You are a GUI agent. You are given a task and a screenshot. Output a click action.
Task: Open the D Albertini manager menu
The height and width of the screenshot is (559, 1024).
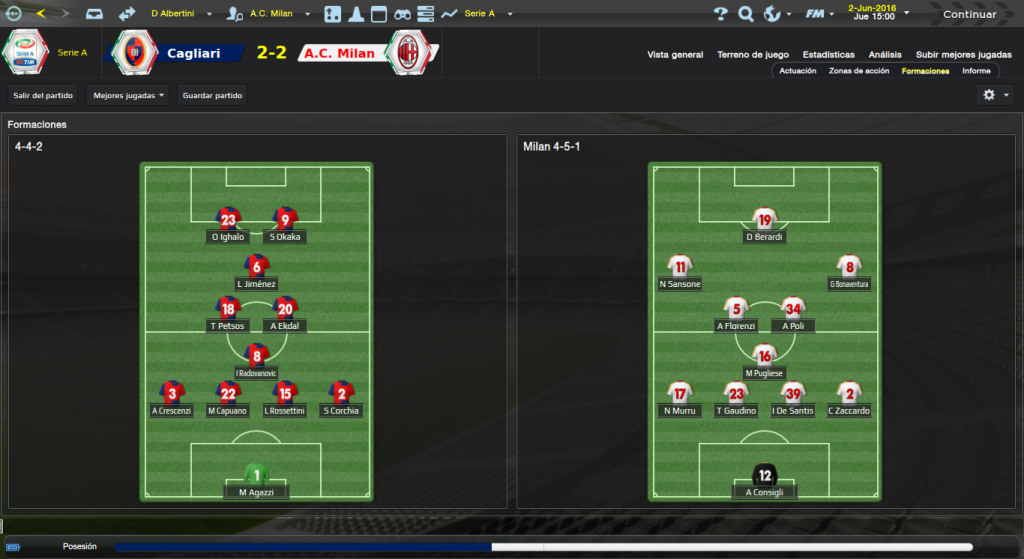point(180,14)
